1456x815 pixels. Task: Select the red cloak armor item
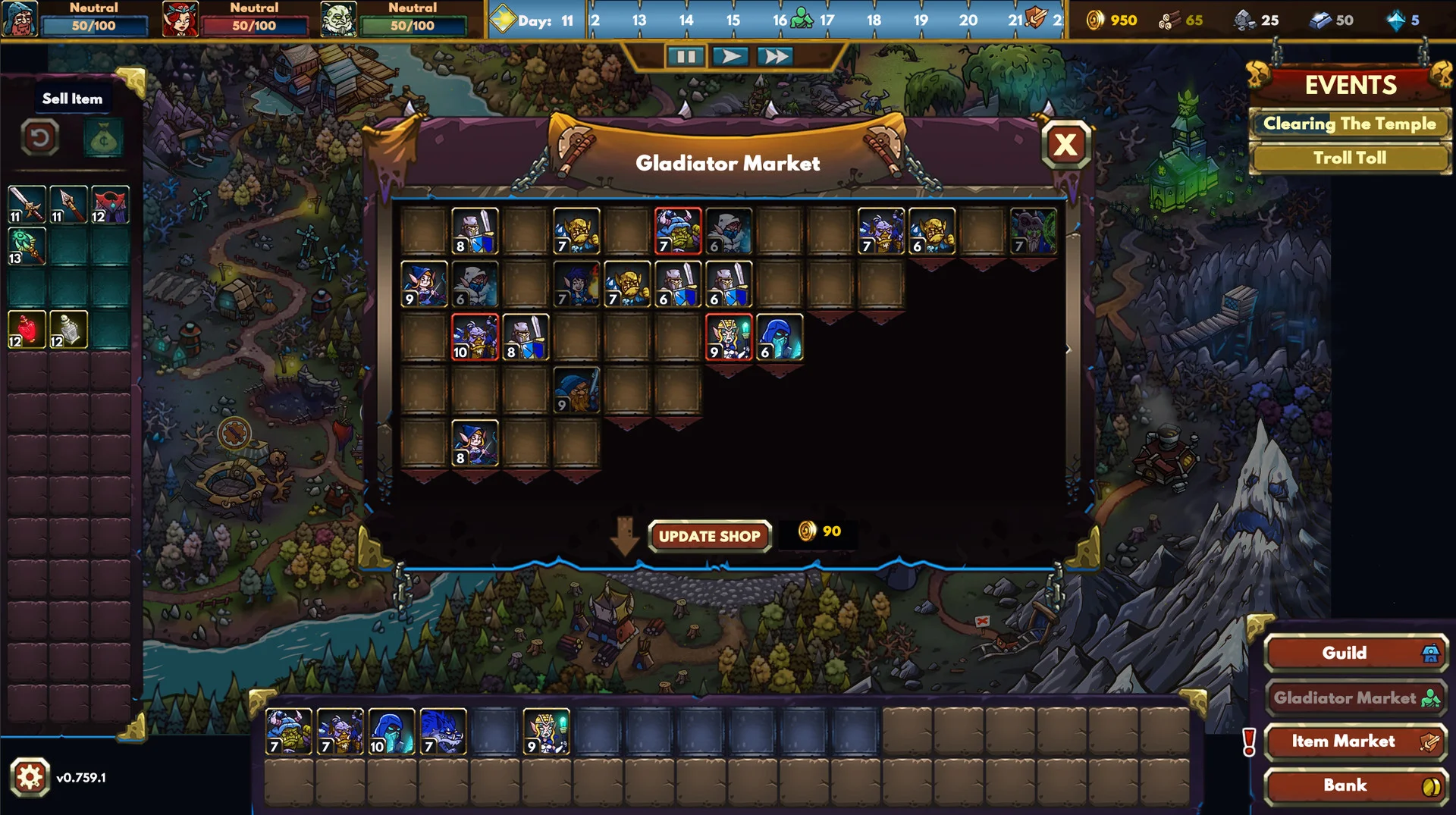click(110, 205)
